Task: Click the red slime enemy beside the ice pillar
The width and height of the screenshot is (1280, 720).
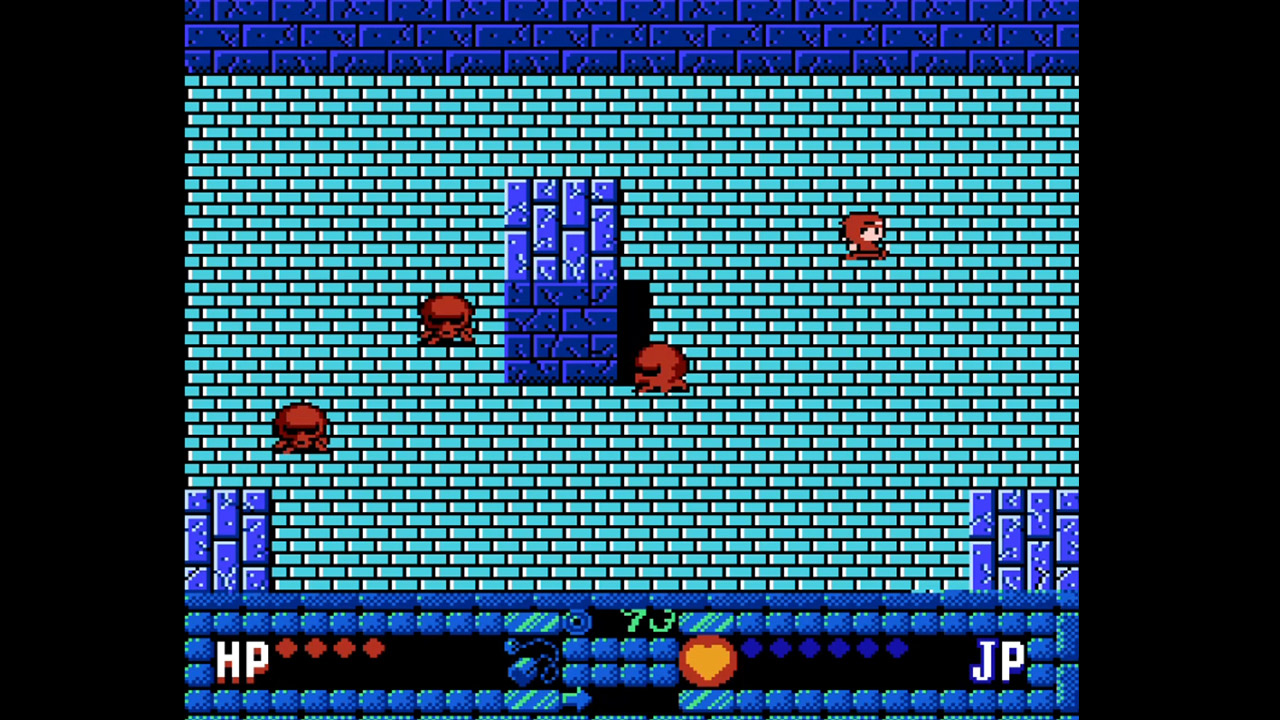Action: pos(660,365)
